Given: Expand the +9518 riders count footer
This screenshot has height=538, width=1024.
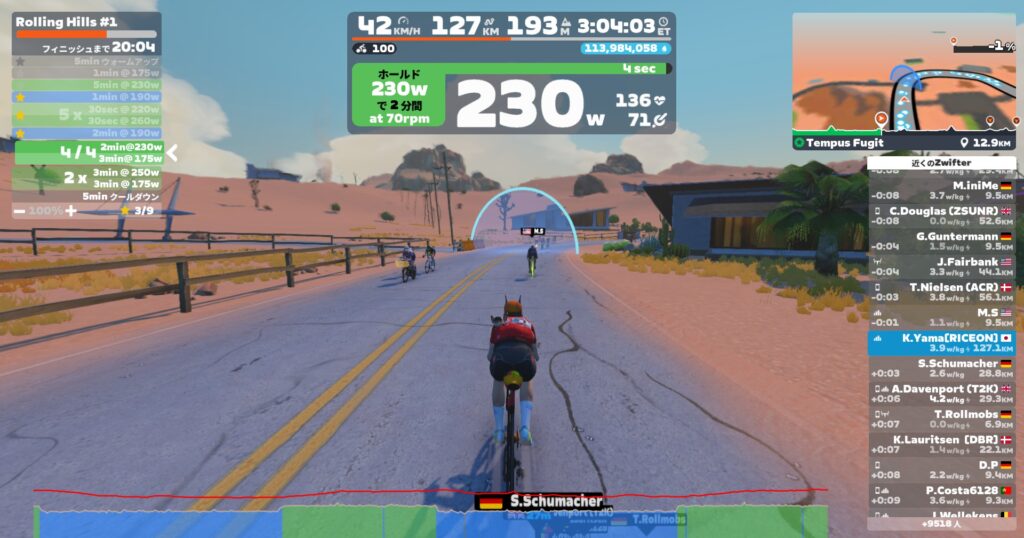Looking at the screenshot, I should tap(942, 523).
